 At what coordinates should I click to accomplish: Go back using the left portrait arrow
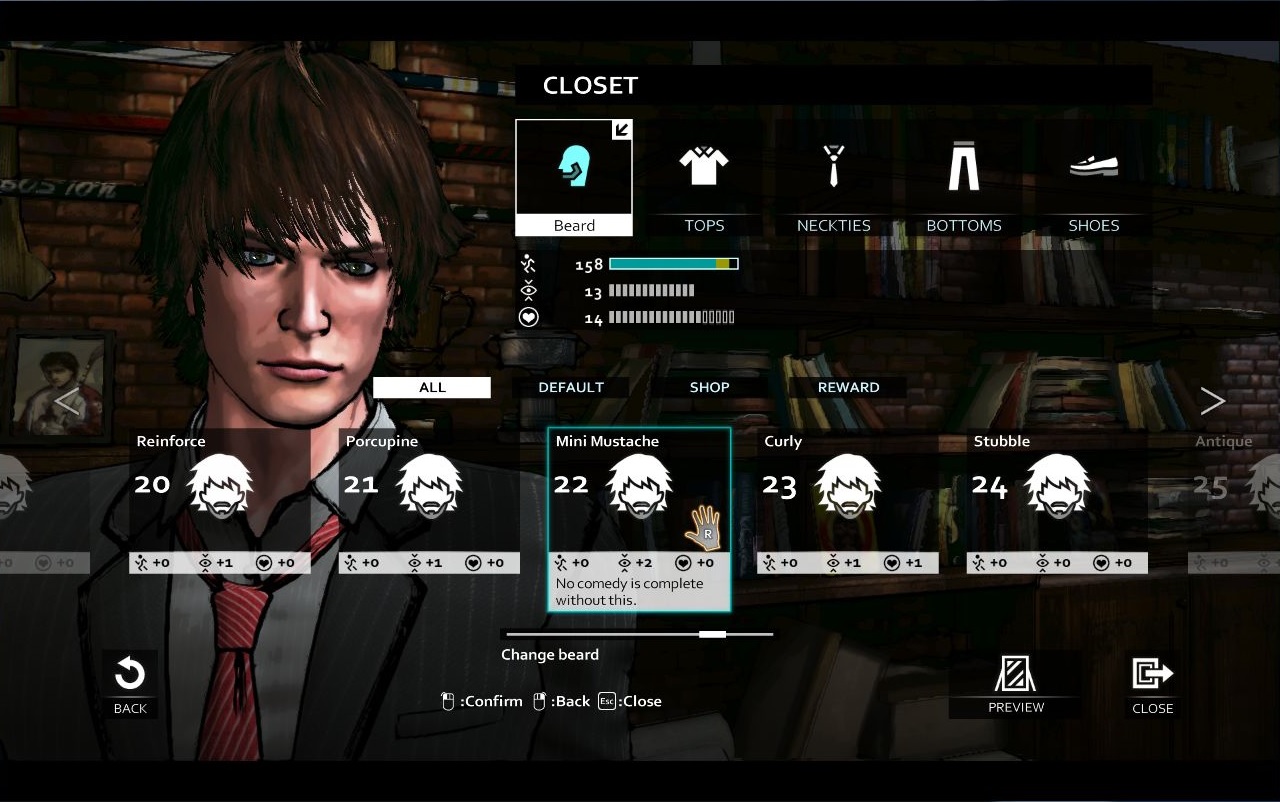[66, 400]
